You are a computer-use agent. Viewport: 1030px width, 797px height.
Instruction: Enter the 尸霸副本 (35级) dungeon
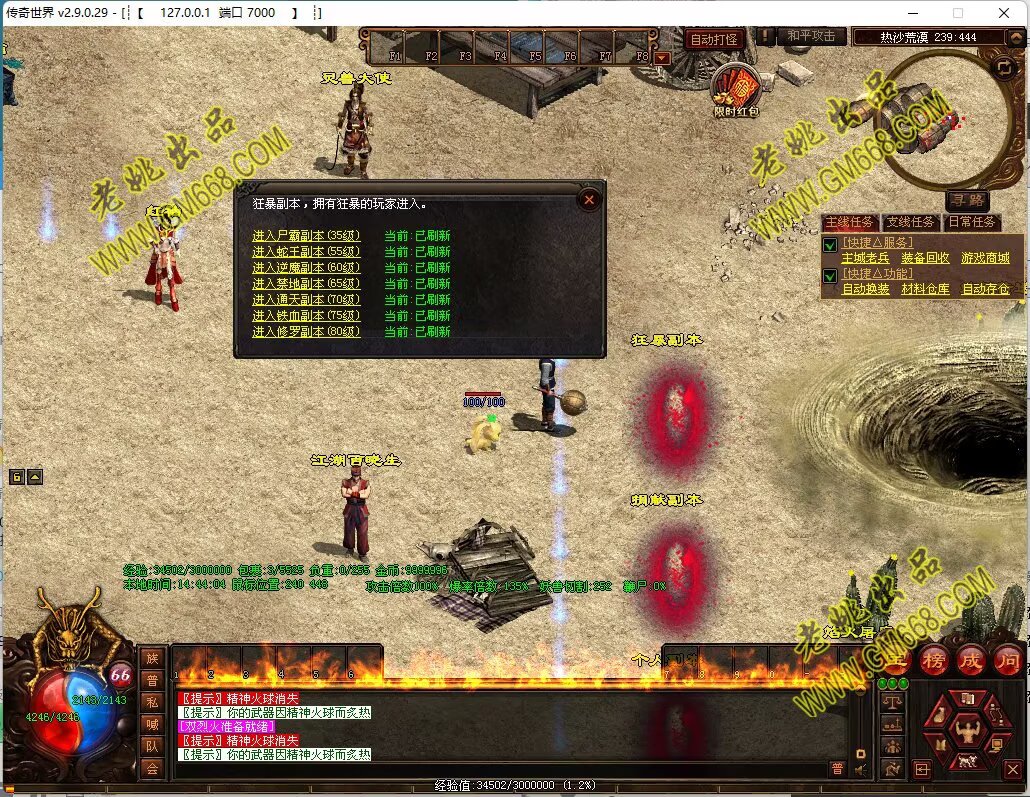click(x=305, y=236)
